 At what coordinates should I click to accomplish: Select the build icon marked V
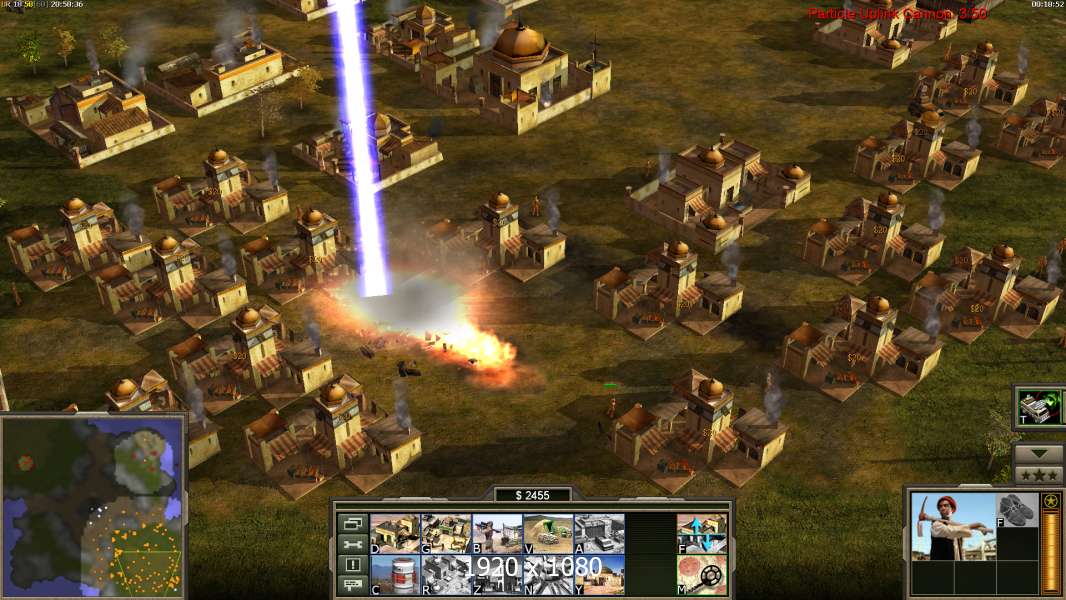click(x=548, y=534)
